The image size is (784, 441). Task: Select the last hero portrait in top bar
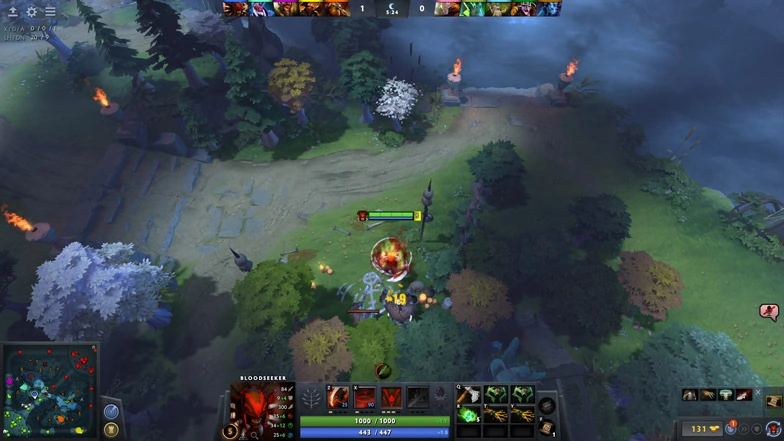click(x=548, y=8)
